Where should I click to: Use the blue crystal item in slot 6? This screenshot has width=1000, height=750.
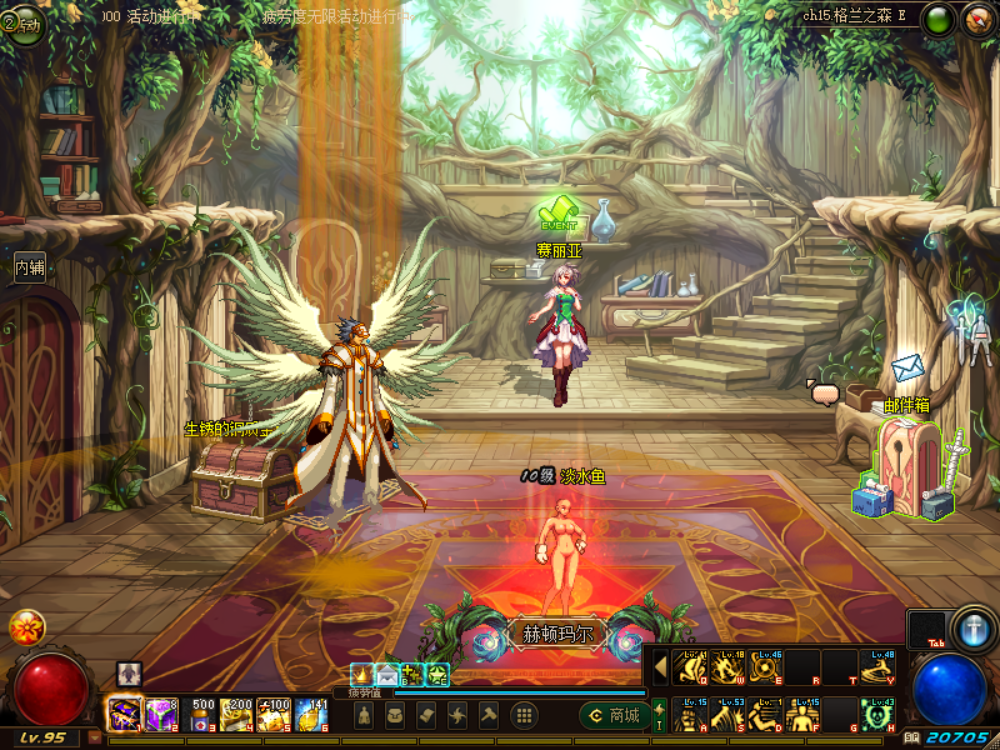tap(313, 714)
